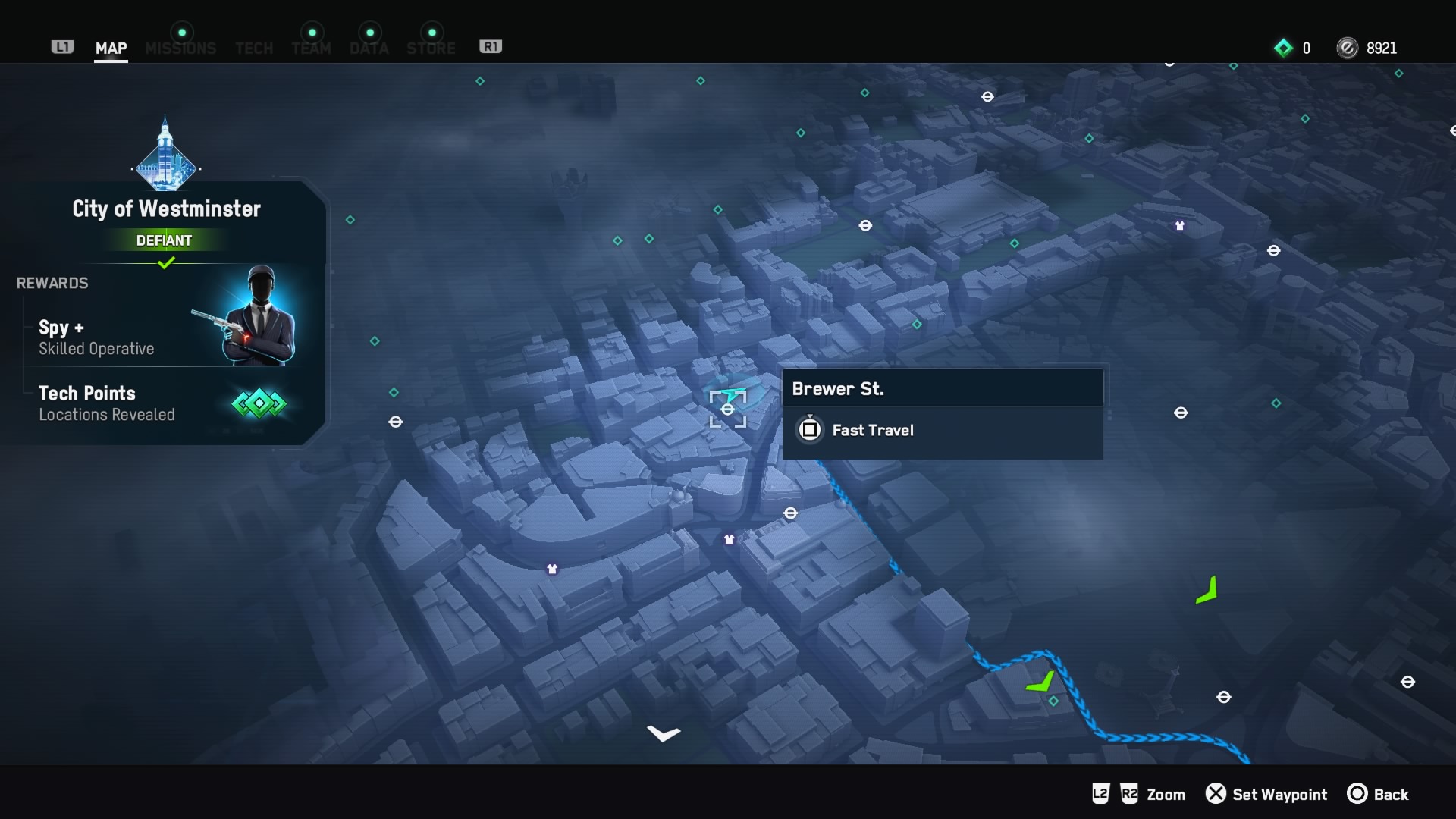Click the Big Ben landmark icon above City of Westminster

pyautogui.click(x=166, y=152)
